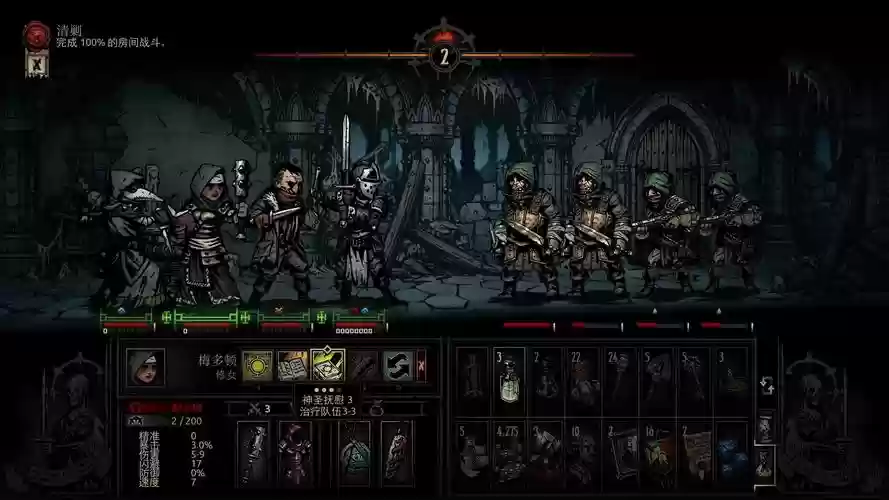
Task: Click the greyed-out mace skill icon
Action: (362, 365)
